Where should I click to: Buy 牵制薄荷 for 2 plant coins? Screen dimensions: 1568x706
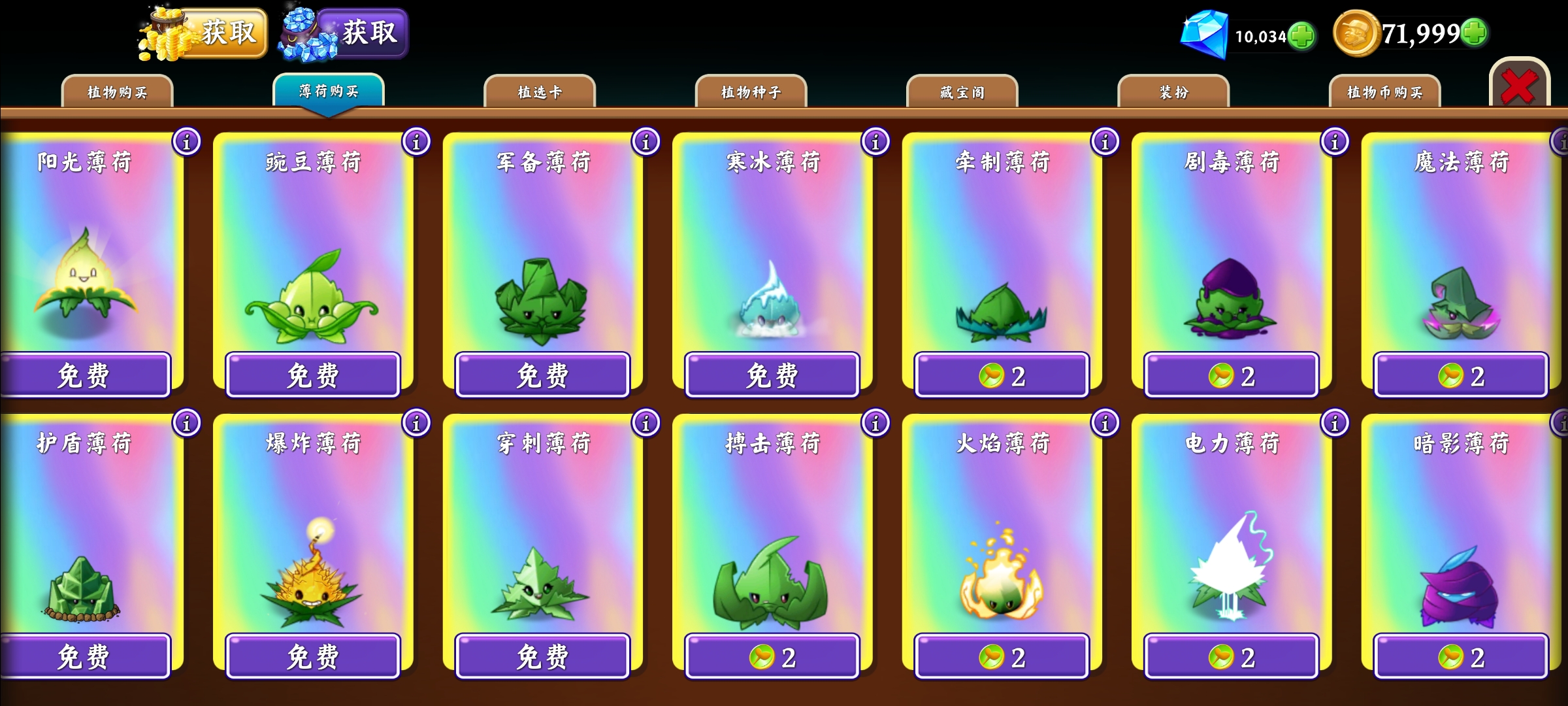pyautogui.click(x=1002, y=375)
